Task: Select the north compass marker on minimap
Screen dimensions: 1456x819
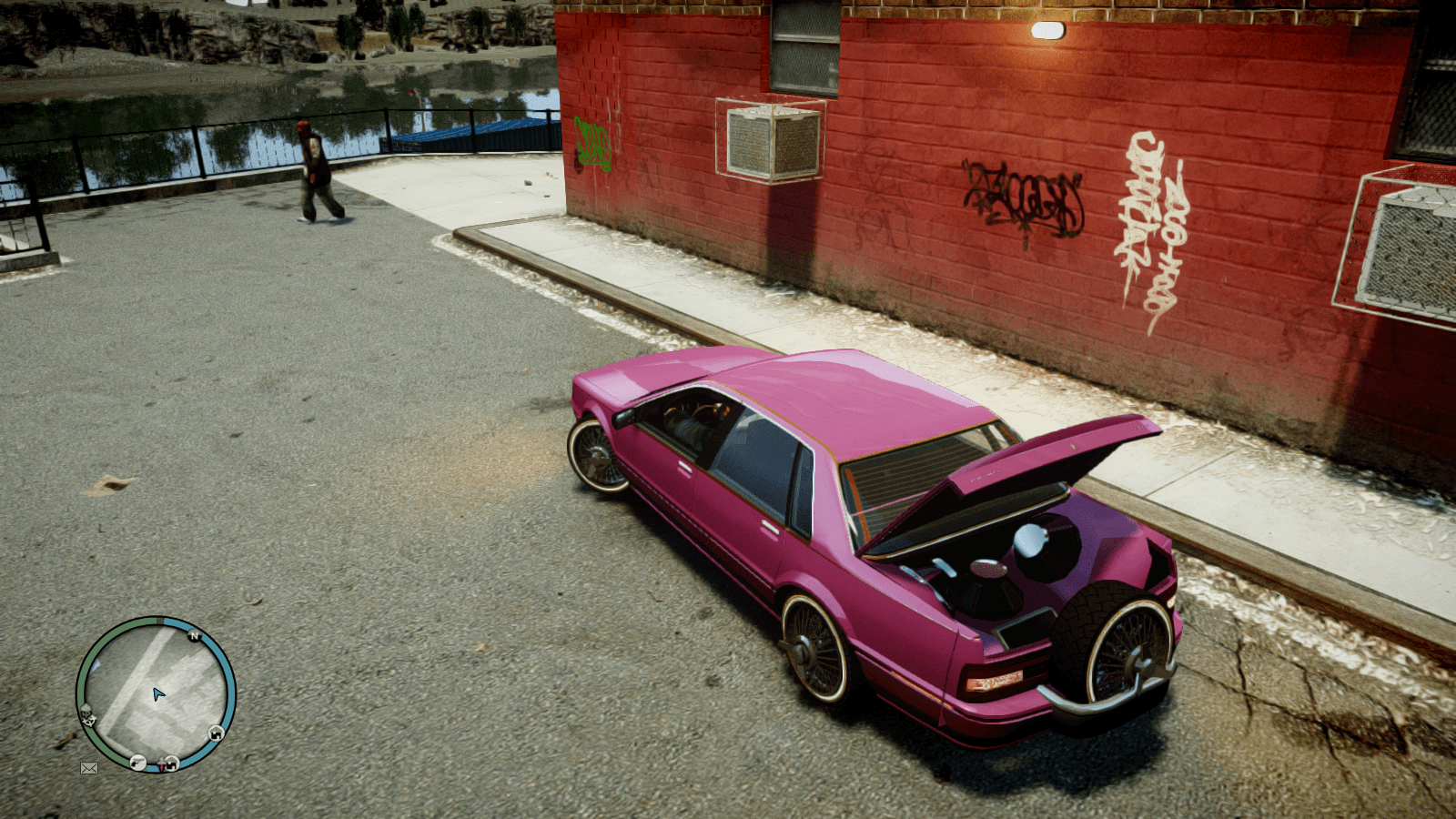Action: tap(194, 635)
